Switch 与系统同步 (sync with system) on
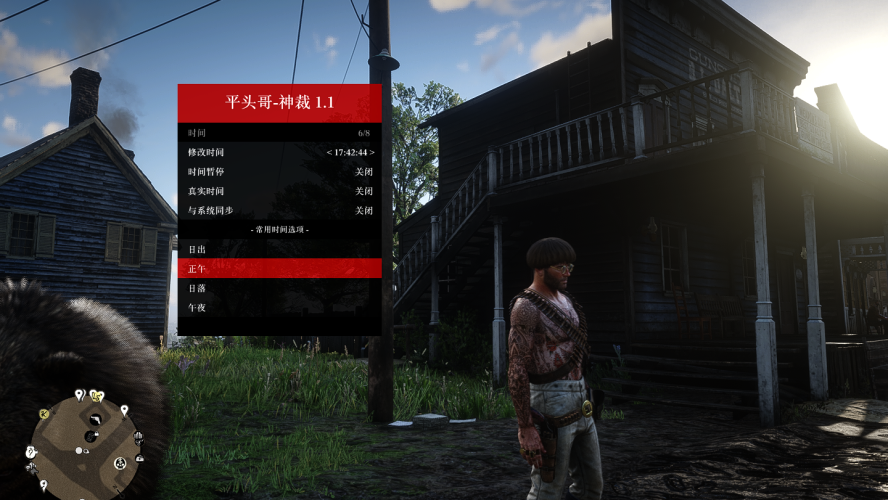888x500 pixels. [279, 211]
